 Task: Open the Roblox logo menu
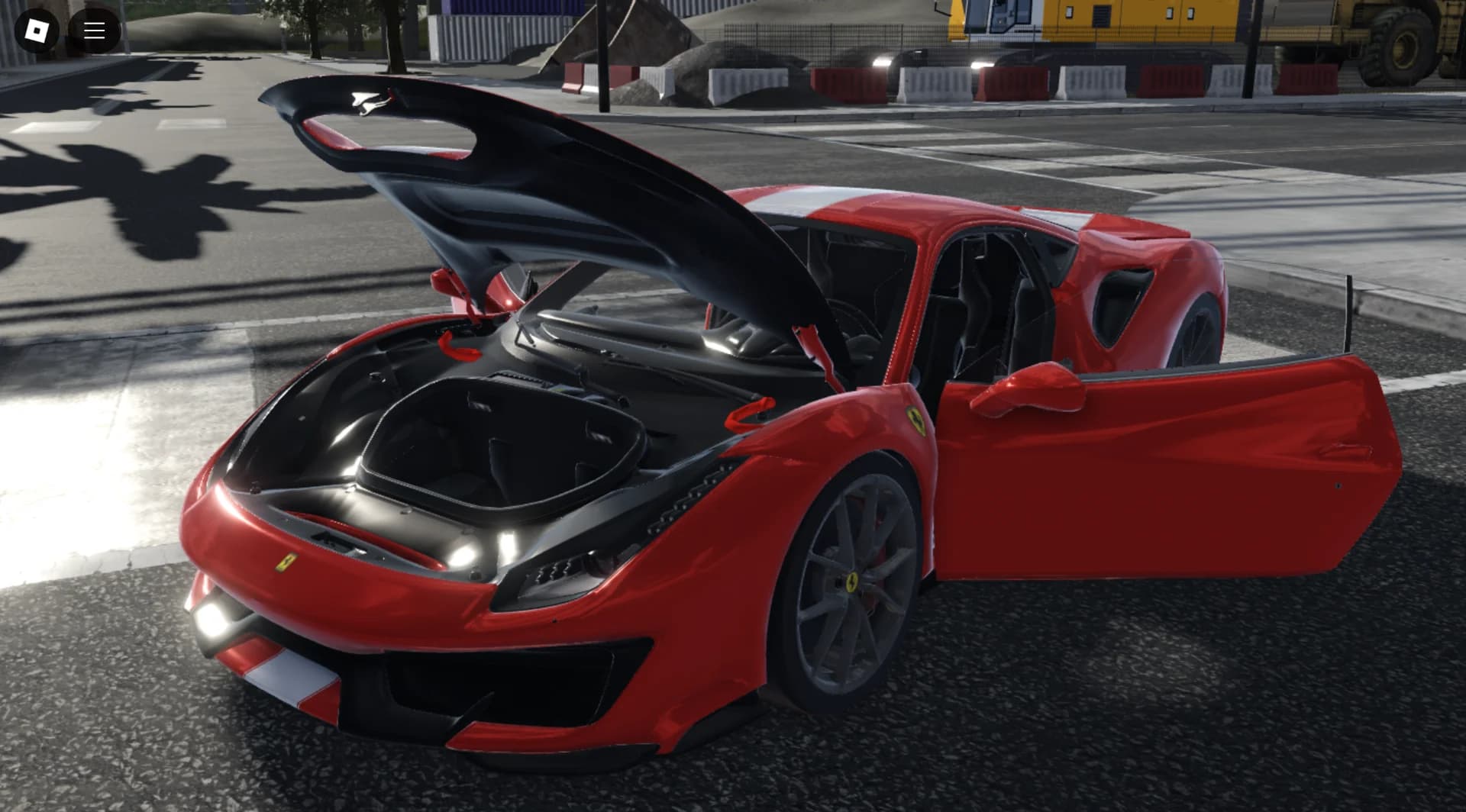[37, 31]
